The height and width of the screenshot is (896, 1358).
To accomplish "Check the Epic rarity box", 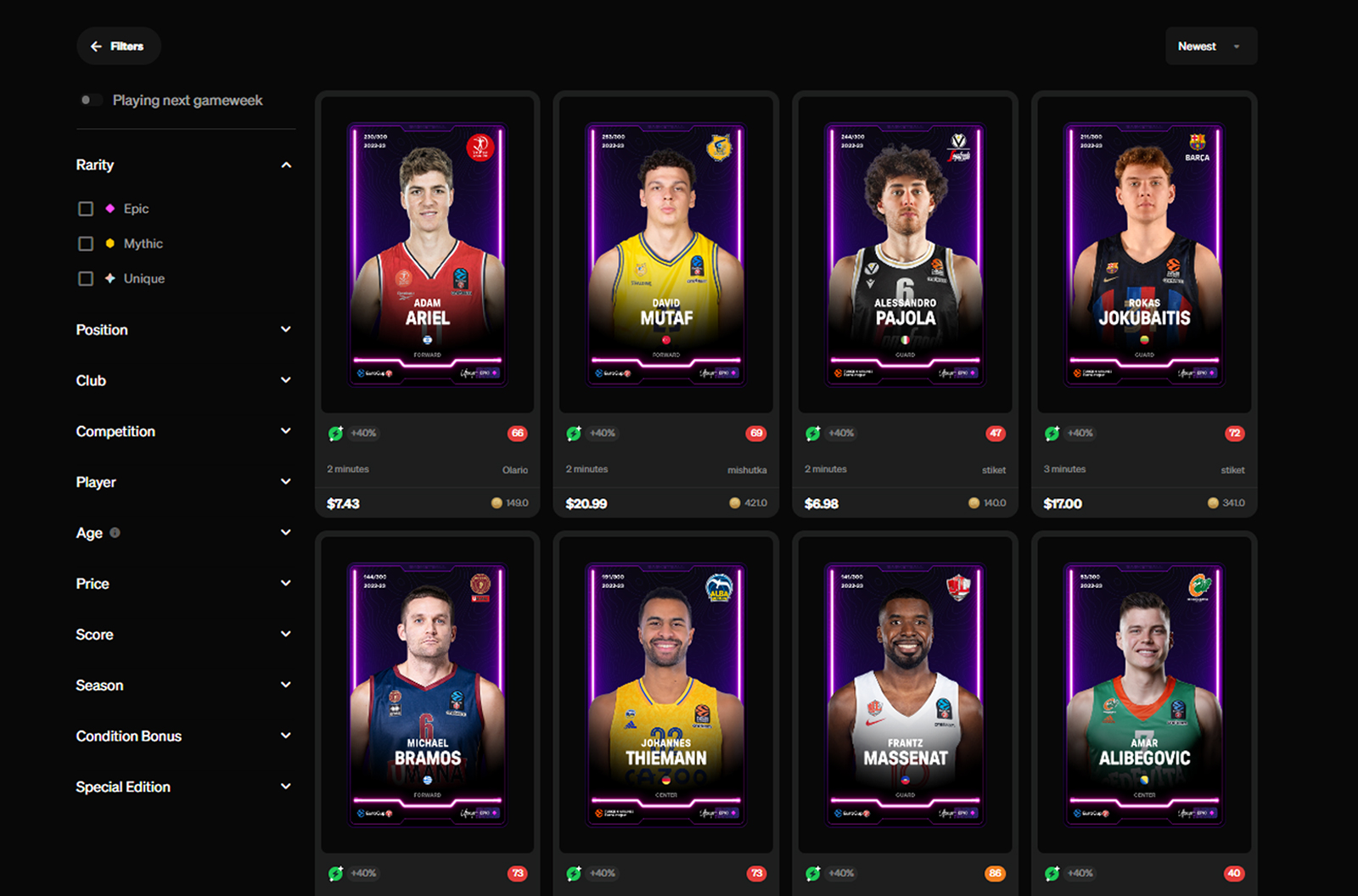I will [x=86, y=209].
